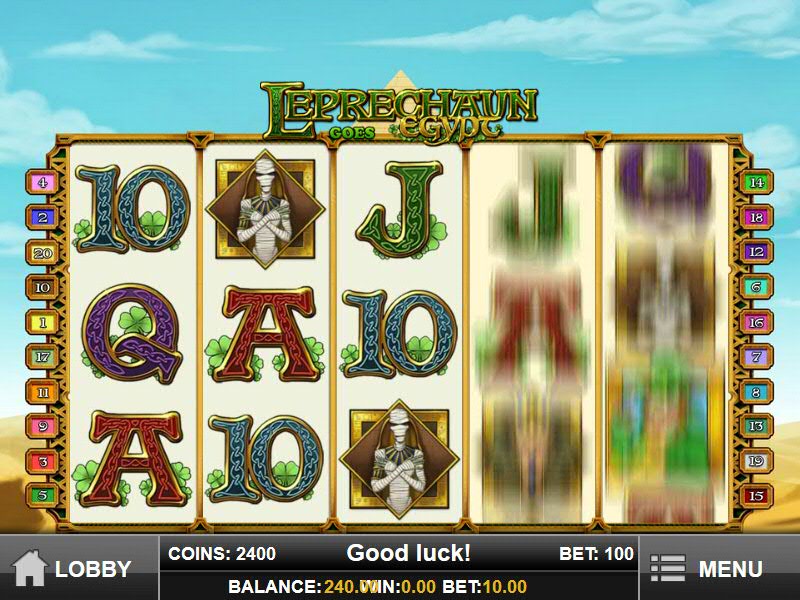Show payline 5
The width and height of the screenshot is (800, 600).
pyautogui.click(x=43, y=494)
